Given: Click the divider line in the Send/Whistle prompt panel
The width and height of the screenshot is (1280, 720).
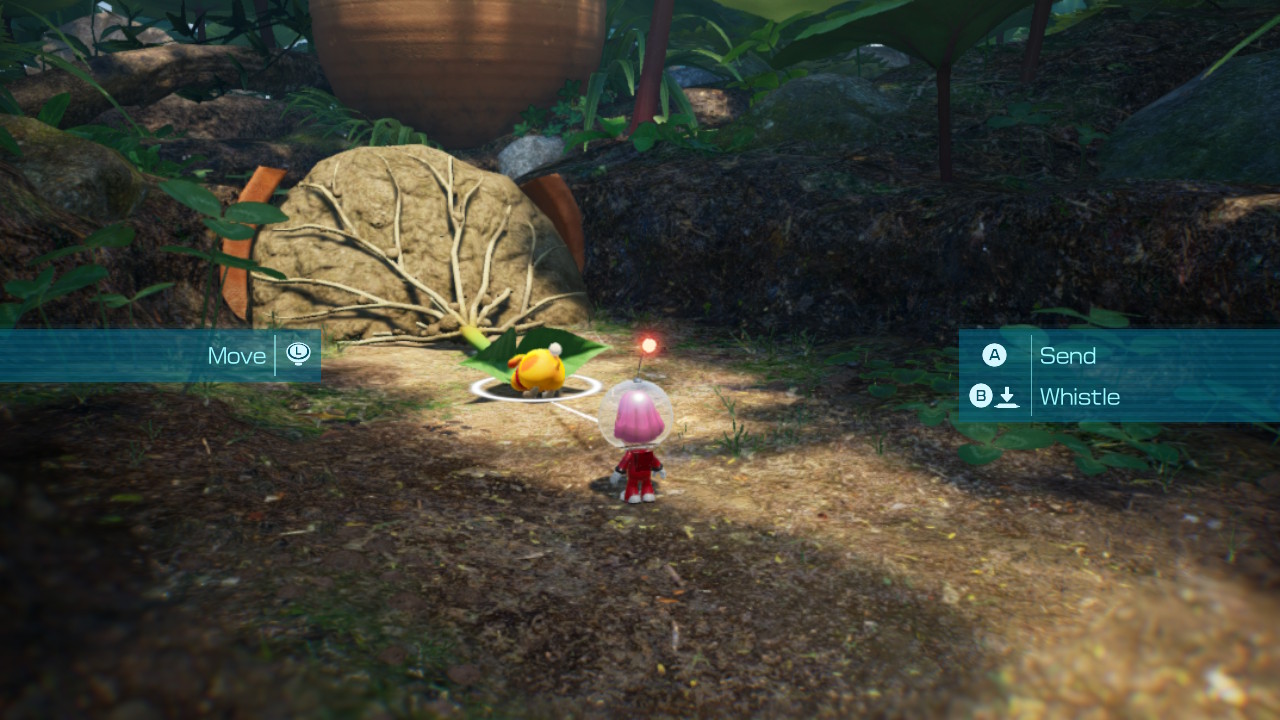Looking at the screenshot, I should pos(1030,375).
